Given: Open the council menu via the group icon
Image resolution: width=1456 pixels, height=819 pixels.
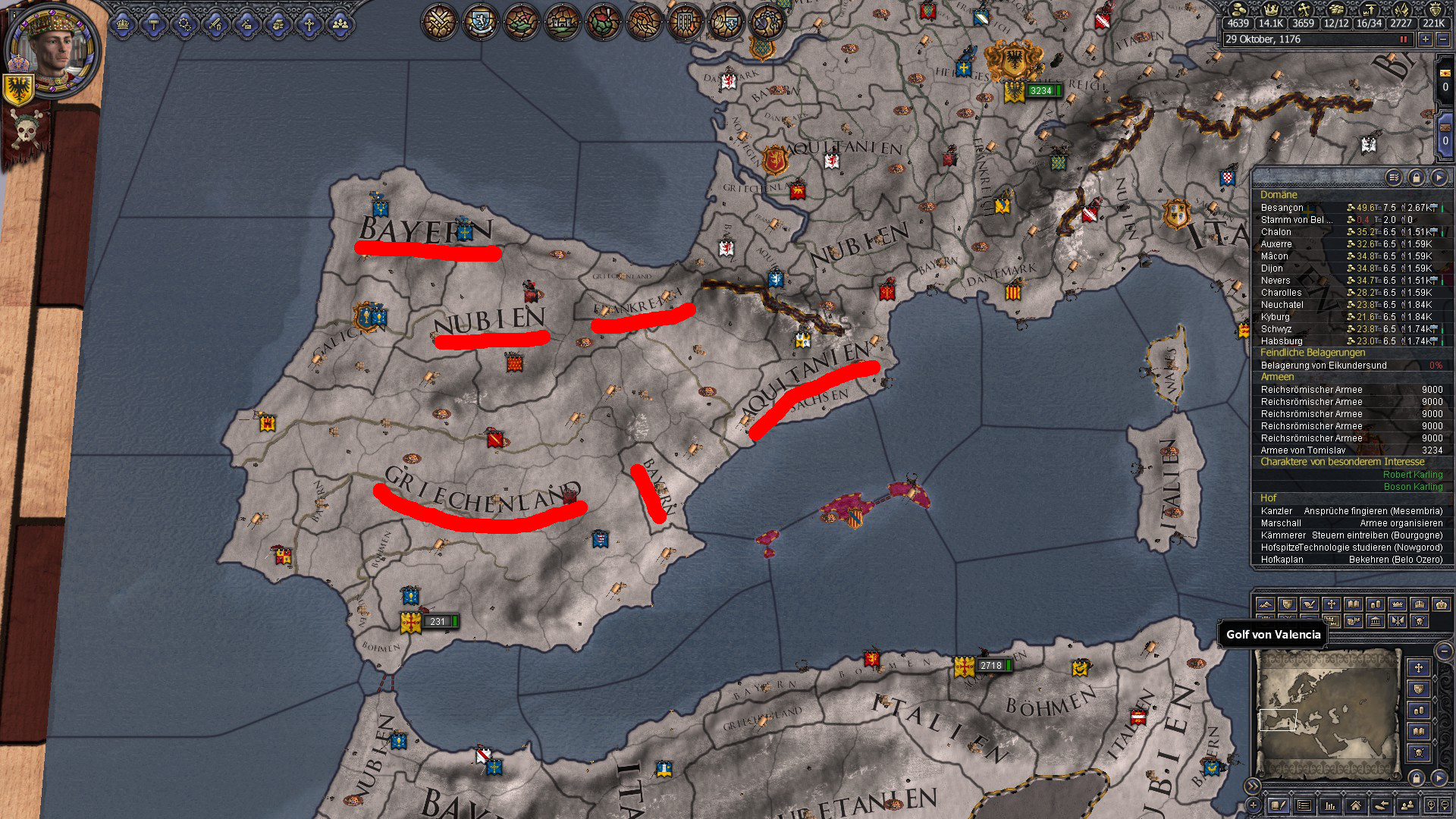Looking at the screenshot, I should [x=342, y=23].
